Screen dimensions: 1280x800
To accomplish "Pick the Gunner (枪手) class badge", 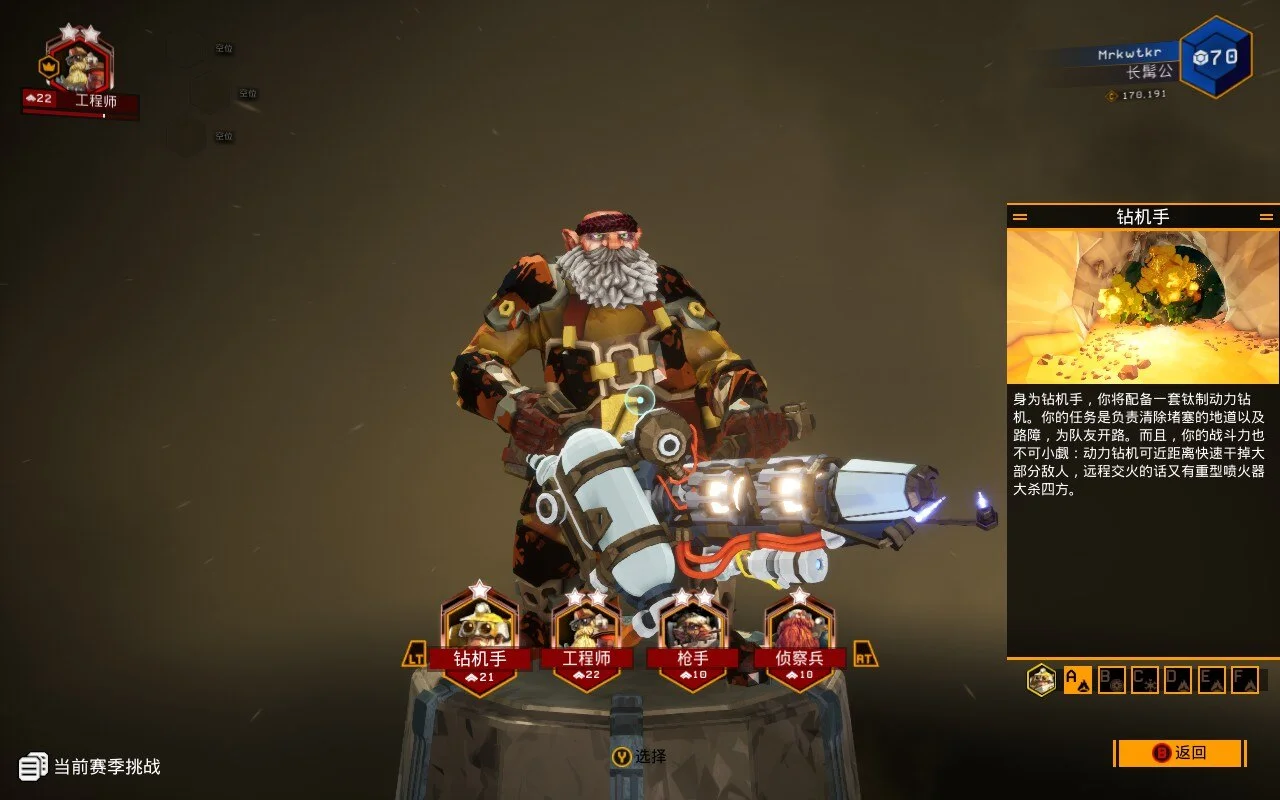I will coord(693,640).
